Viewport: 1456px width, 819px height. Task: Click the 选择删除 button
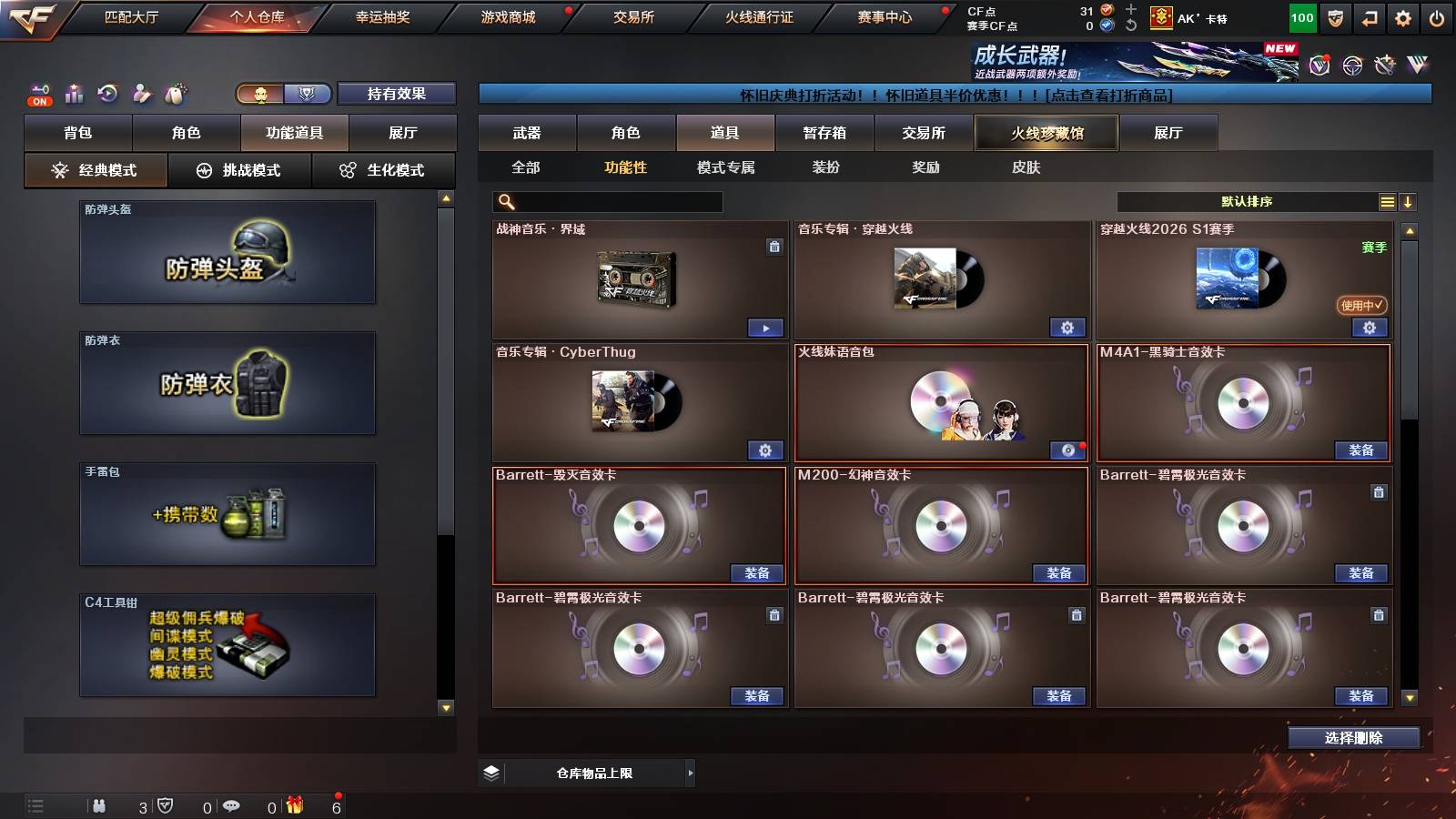[x=1353, y=738]
